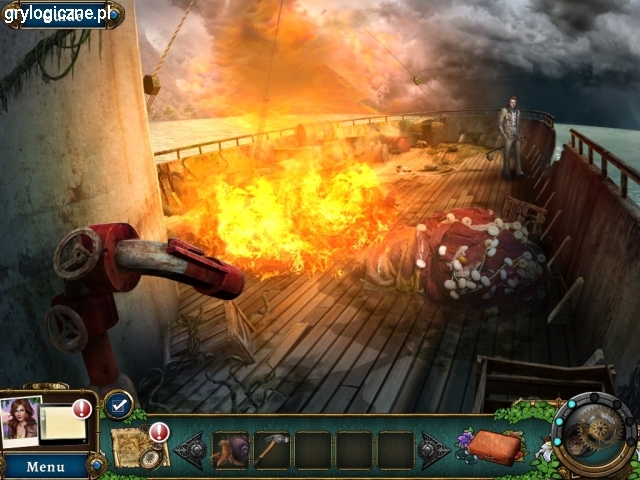This screenshot has height=480, width=640.
Task: Open the orange book beside inventory
Action: tap(496, 447)
